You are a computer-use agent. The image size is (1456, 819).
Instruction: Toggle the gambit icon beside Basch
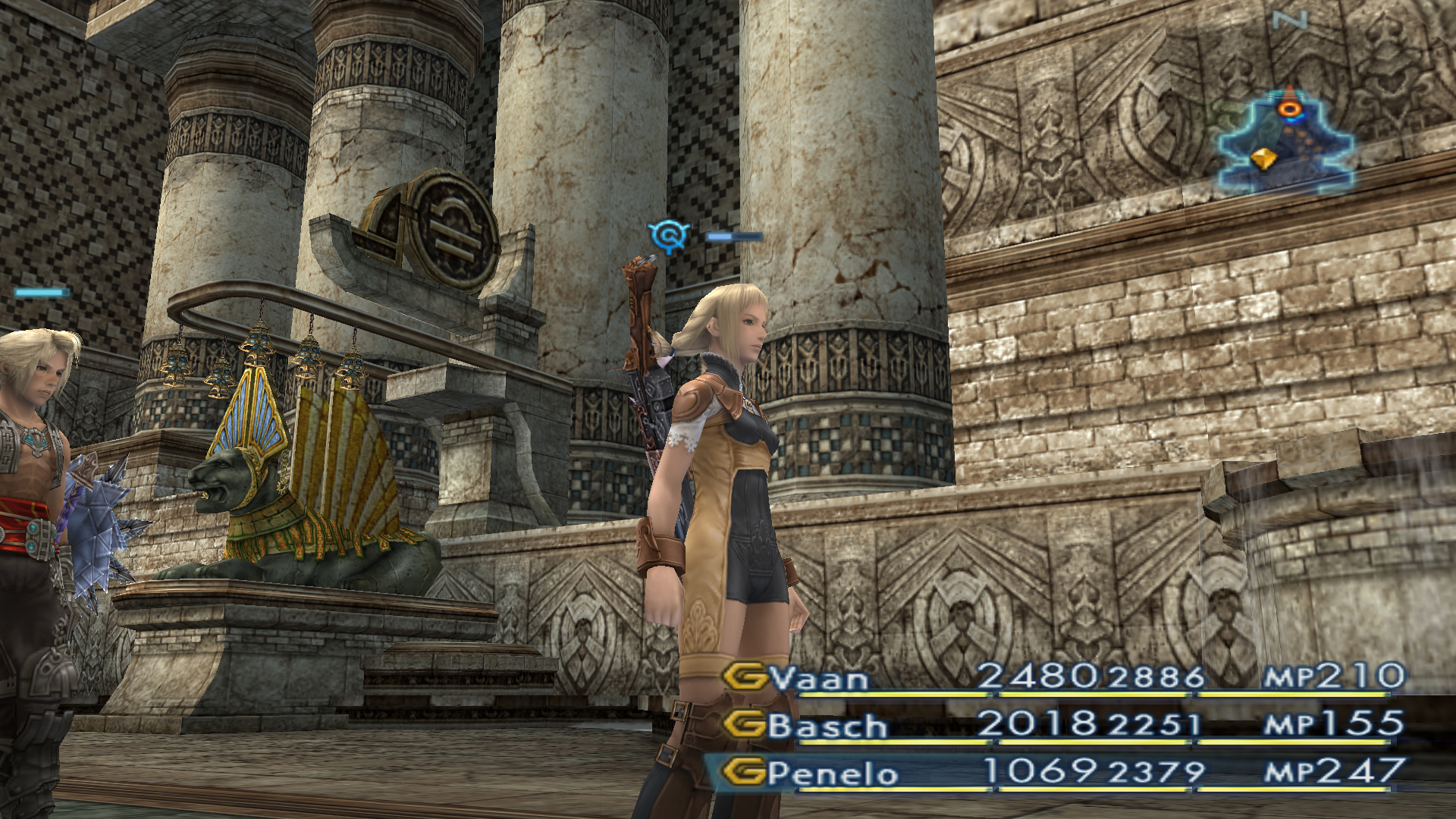pyautogui.click(x=744, y=724)
